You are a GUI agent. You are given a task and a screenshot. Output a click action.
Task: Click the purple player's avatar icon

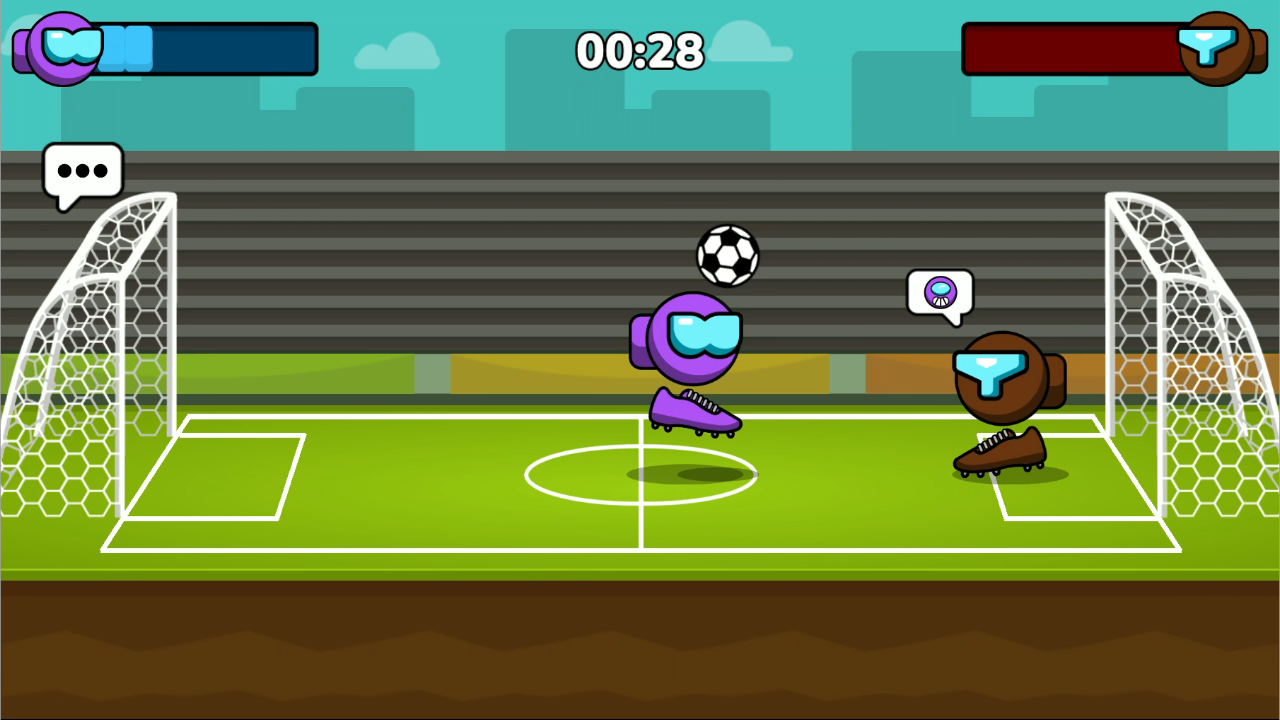(60, 47)
